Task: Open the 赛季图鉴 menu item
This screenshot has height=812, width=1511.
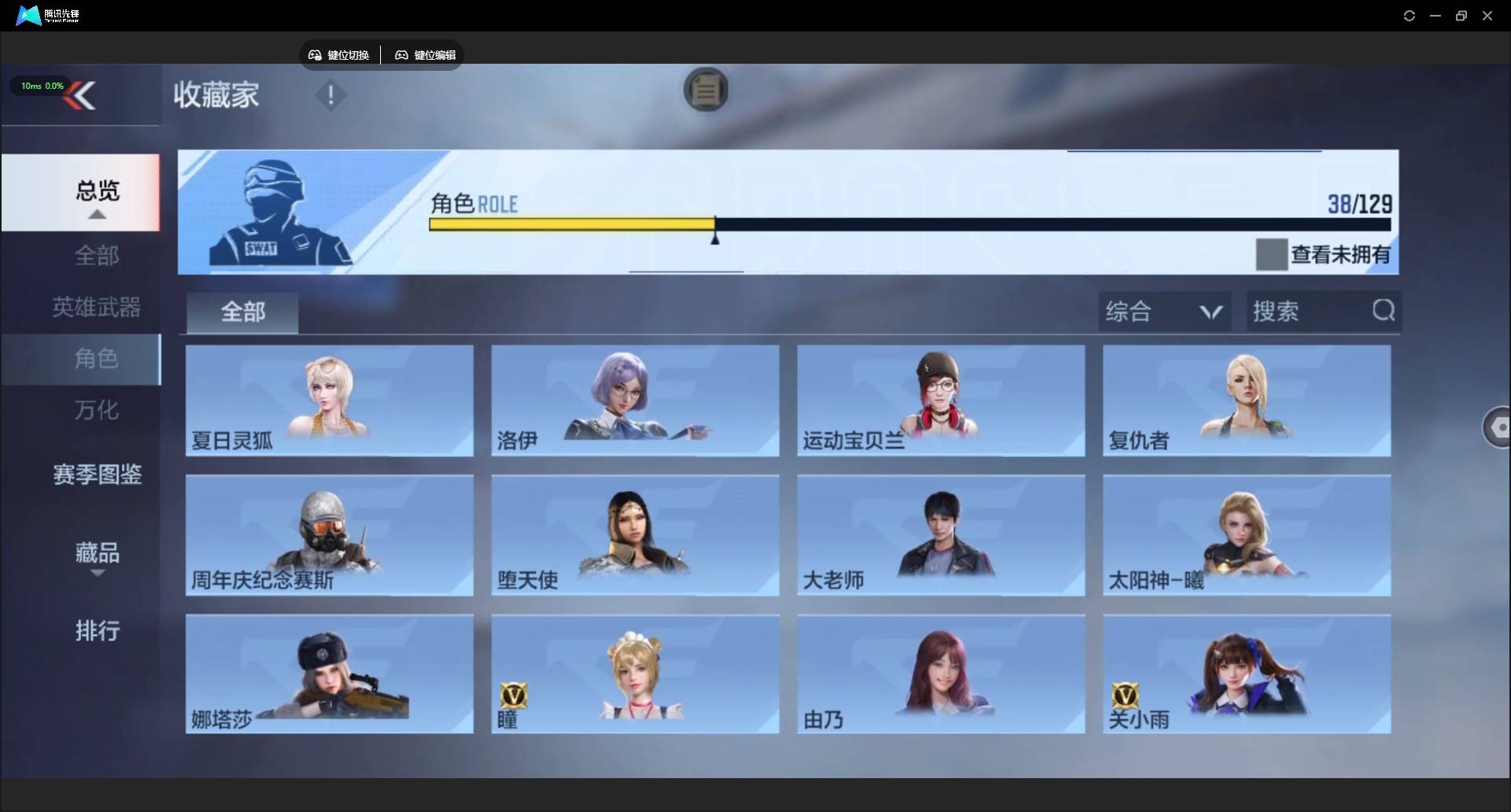Action: click(x=96, y=474)
